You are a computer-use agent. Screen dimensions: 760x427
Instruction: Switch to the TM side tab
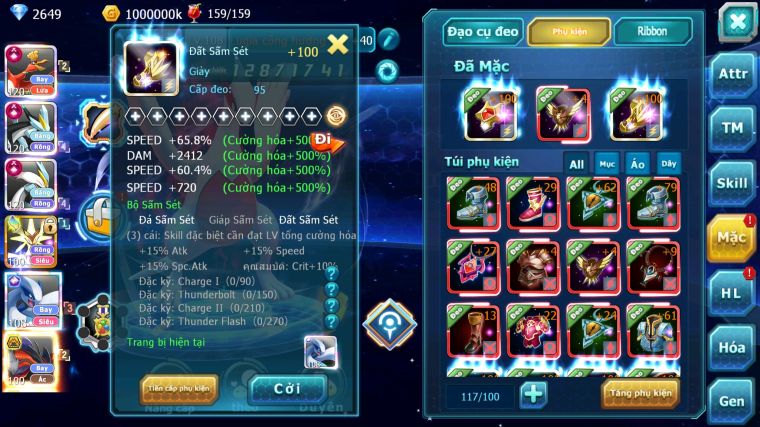point(733,127)
